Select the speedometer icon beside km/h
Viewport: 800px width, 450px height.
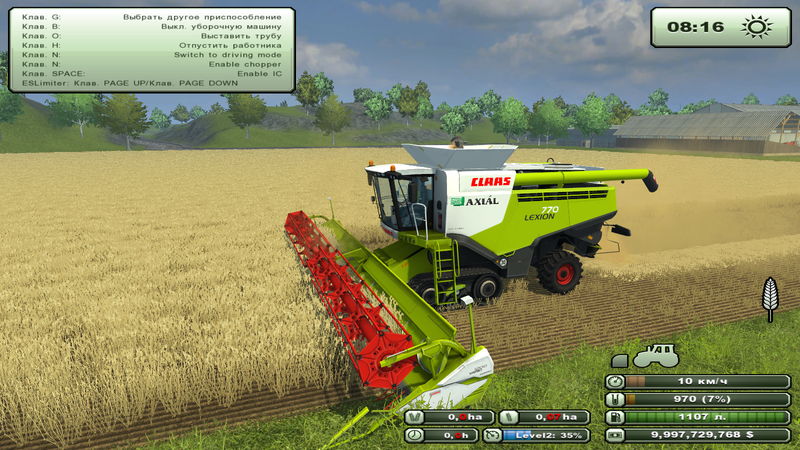click(616, 381)
